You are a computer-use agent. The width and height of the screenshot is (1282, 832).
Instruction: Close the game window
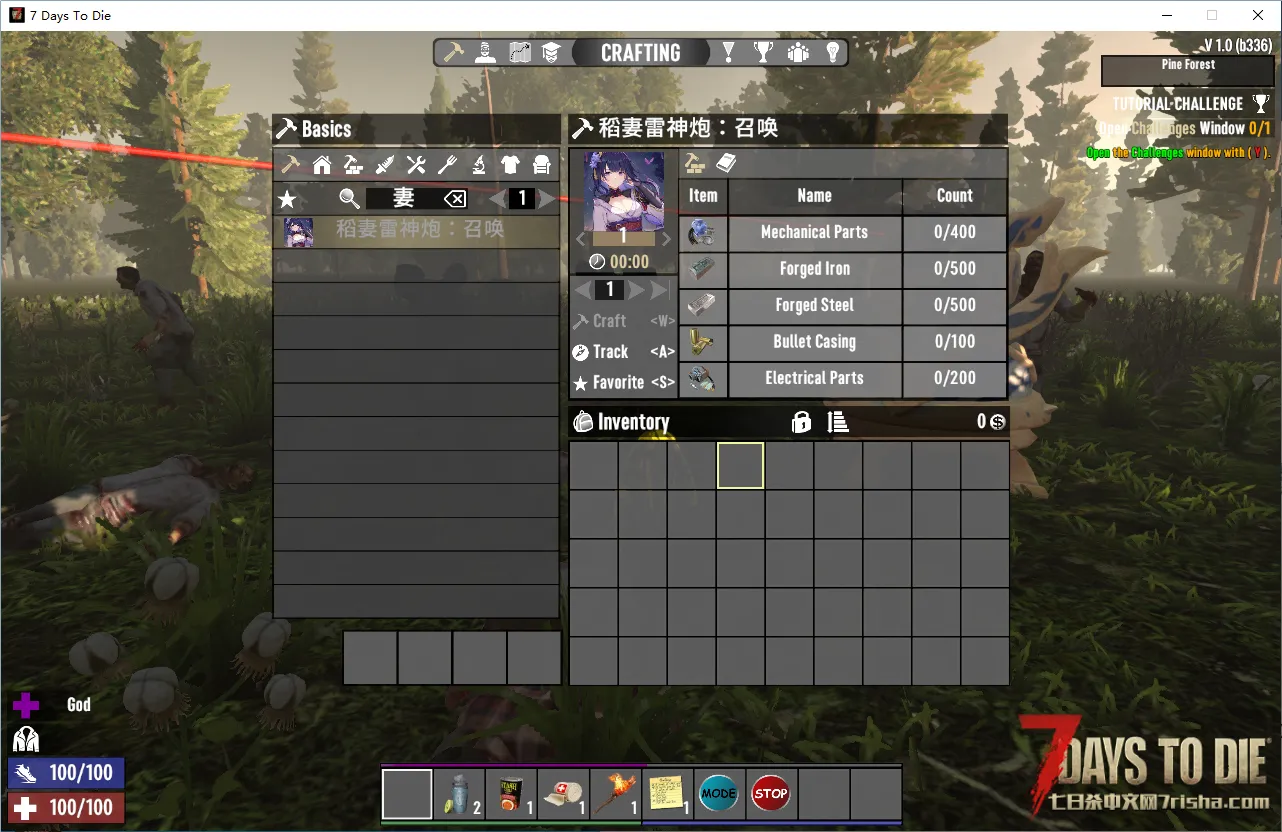click(x=1258, y=15)
